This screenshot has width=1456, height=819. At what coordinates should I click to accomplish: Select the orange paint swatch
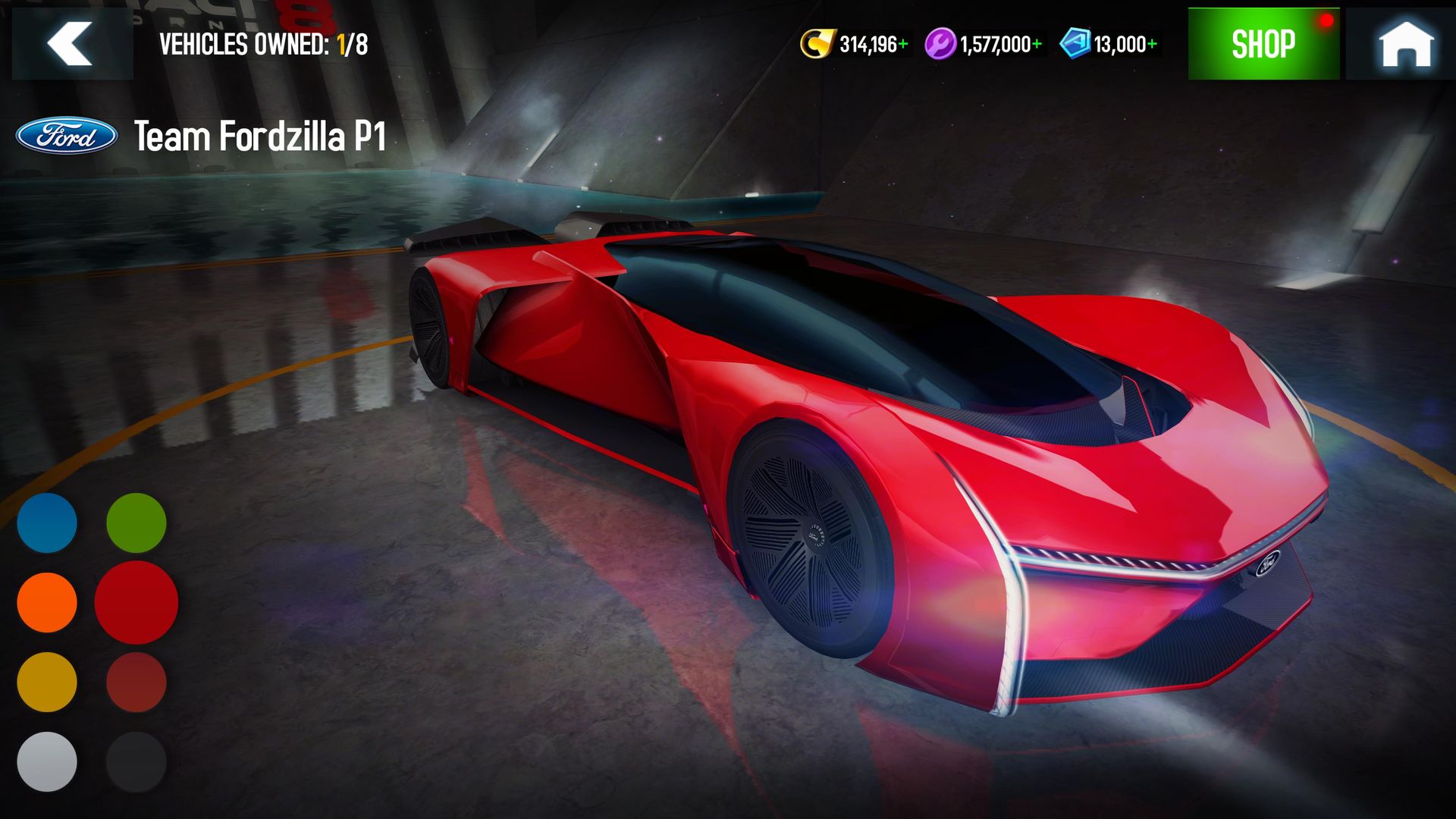[47, 602]
